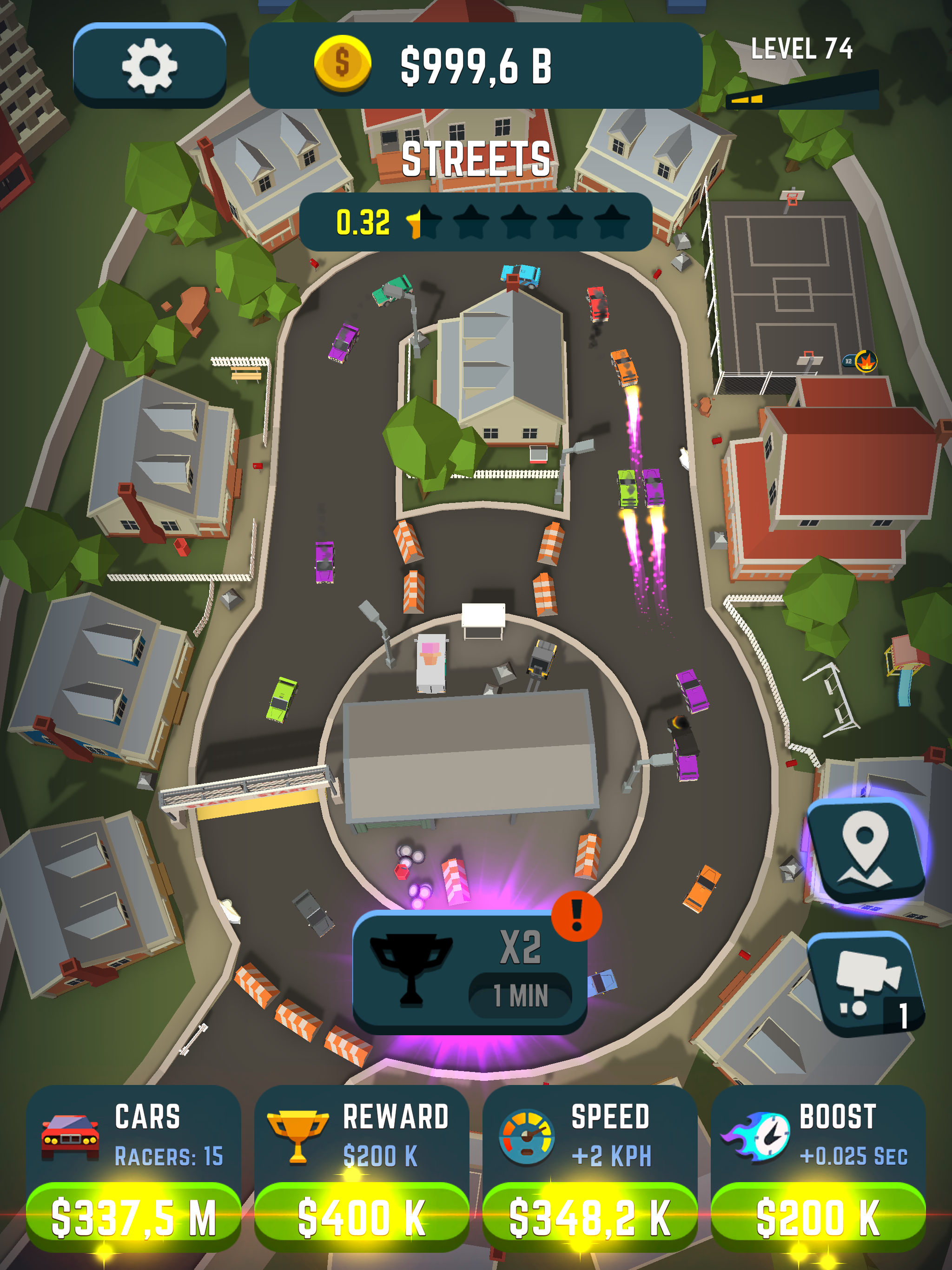Screen dimensions: 952x1270
Task: Upgrade Speed for $348,2 K
Action: tap(590, 1216)
